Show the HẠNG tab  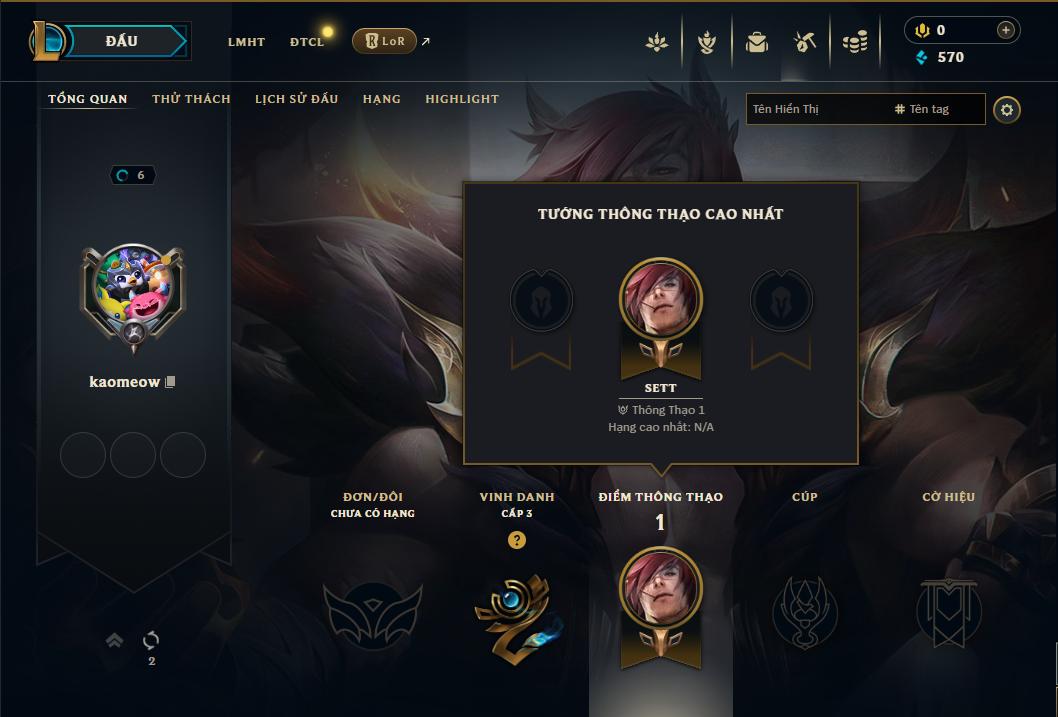[381, 99]
